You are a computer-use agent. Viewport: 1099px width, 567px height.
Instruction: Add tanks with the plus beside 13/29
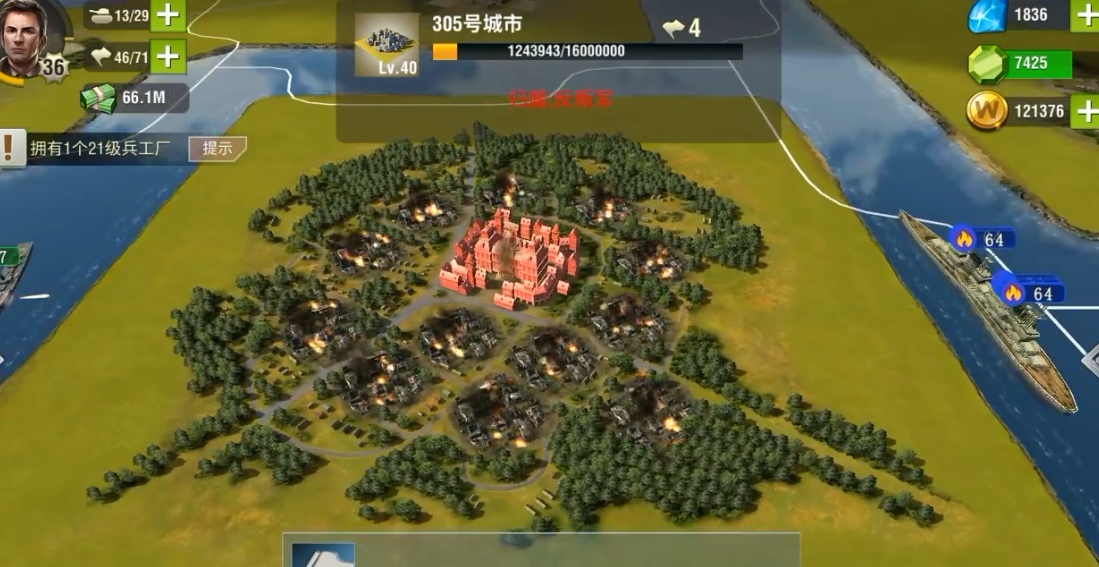click(x=168, y=15)
